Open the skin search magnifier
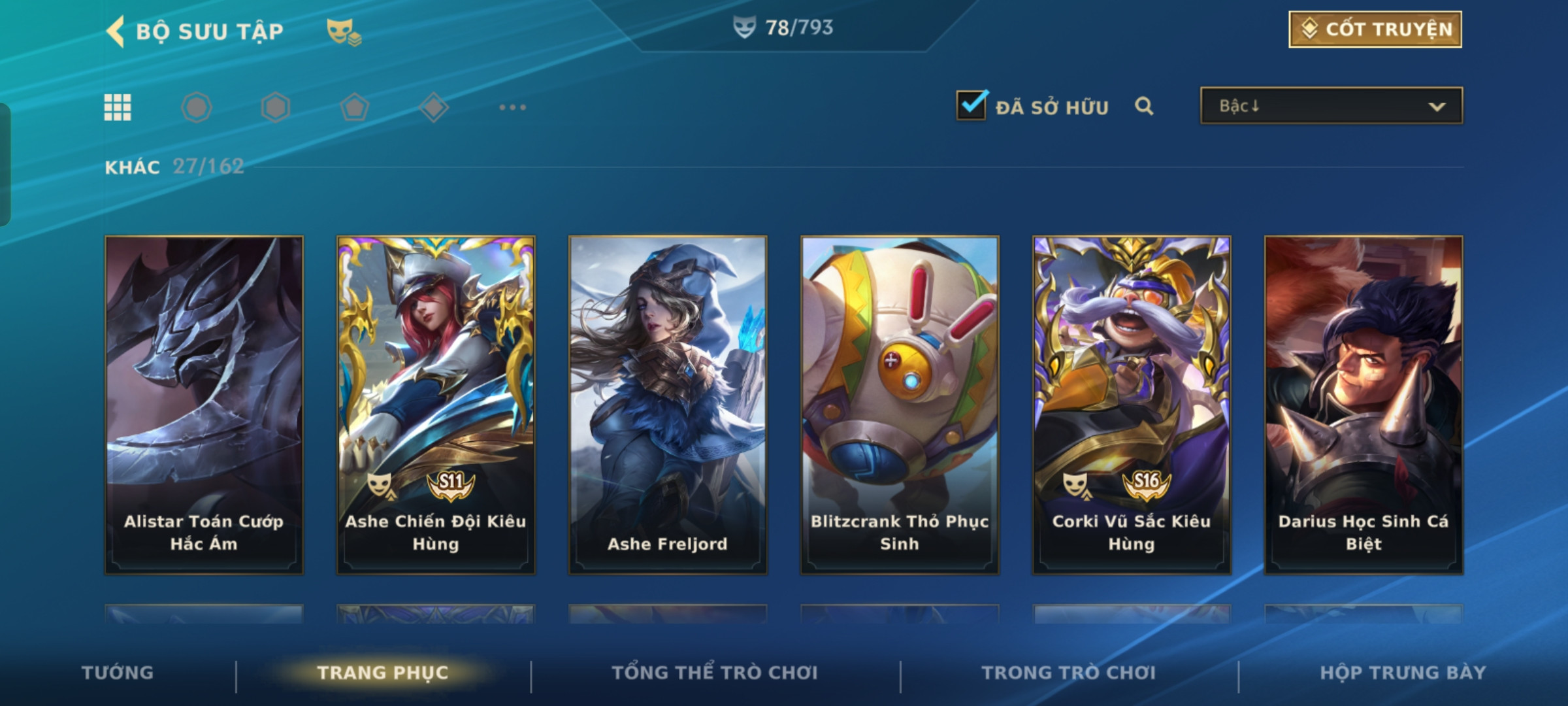 tap(1144, 106)
